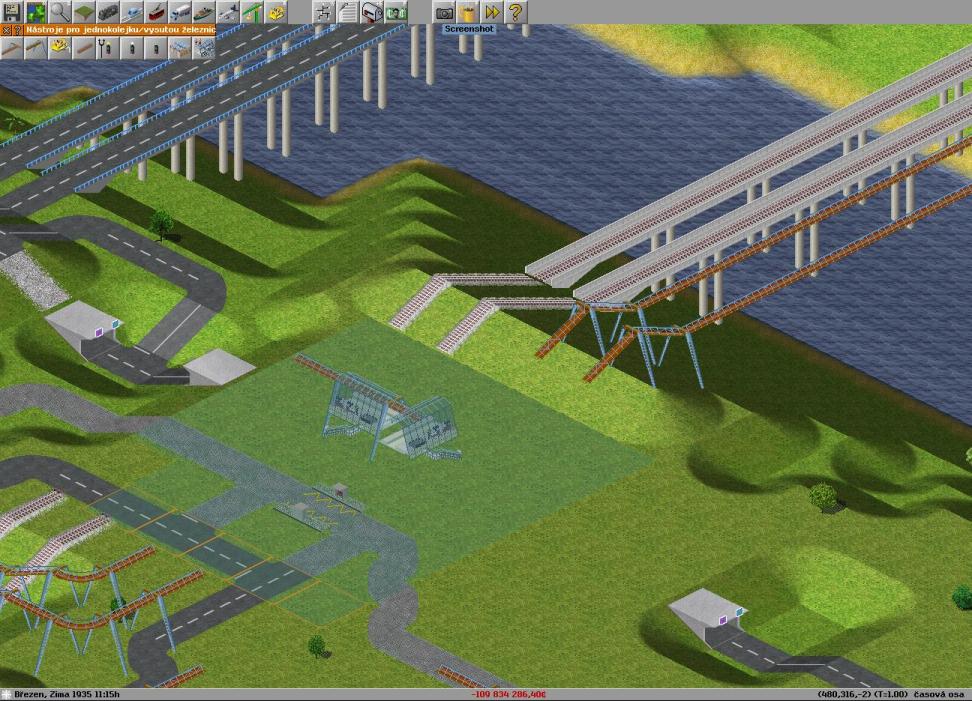Pause the game with the coffee mug
Screen dimensions: 972x701
468,12
